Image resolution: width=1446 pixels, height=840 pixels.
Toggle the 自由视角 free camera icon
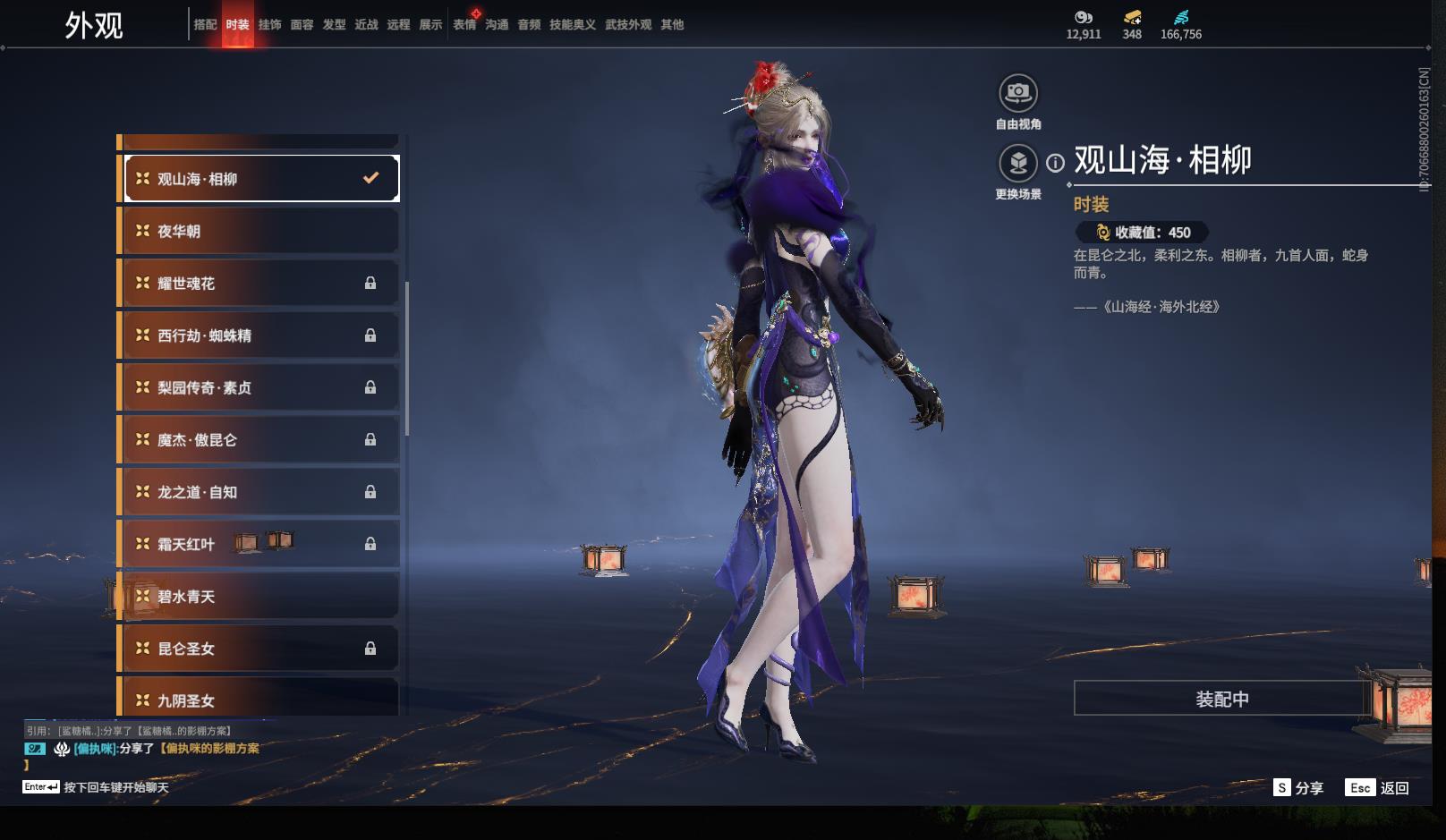tap(1018, 93)
